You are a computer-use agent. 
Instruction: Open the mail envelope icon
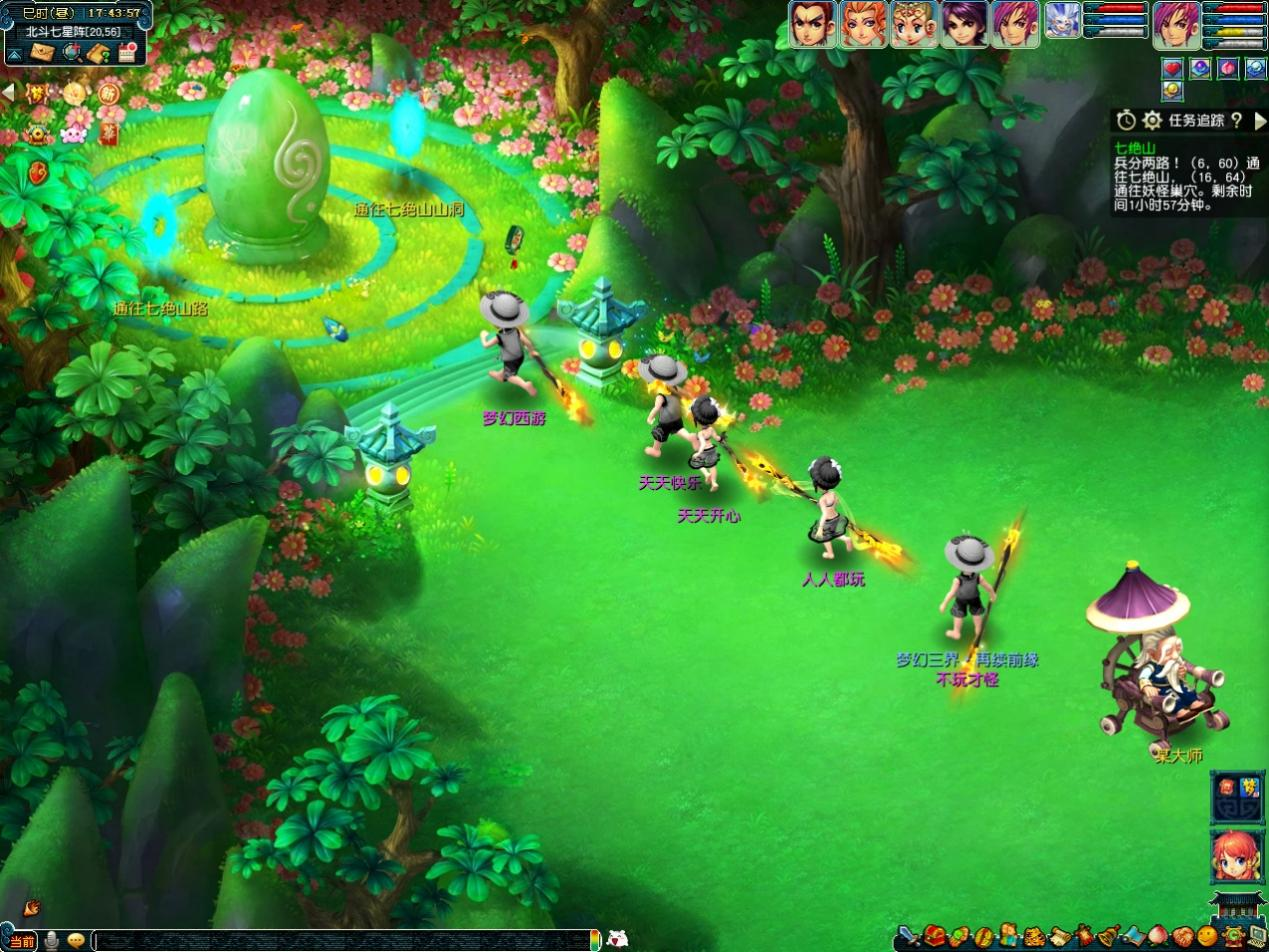[x=41, y=53]
